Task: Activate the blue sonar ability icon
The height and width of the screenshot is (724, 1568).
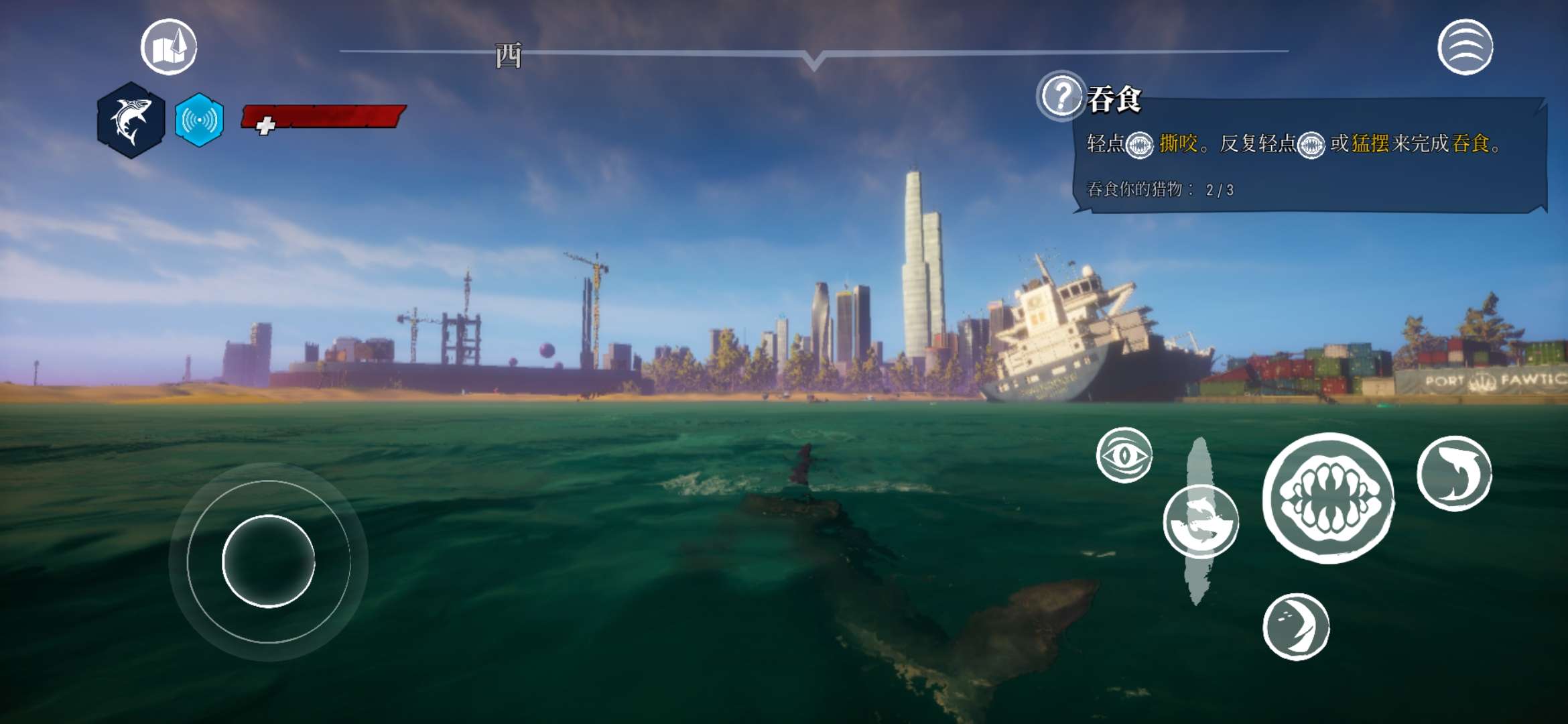Action: pyautogui.click(x=199, y=120)
